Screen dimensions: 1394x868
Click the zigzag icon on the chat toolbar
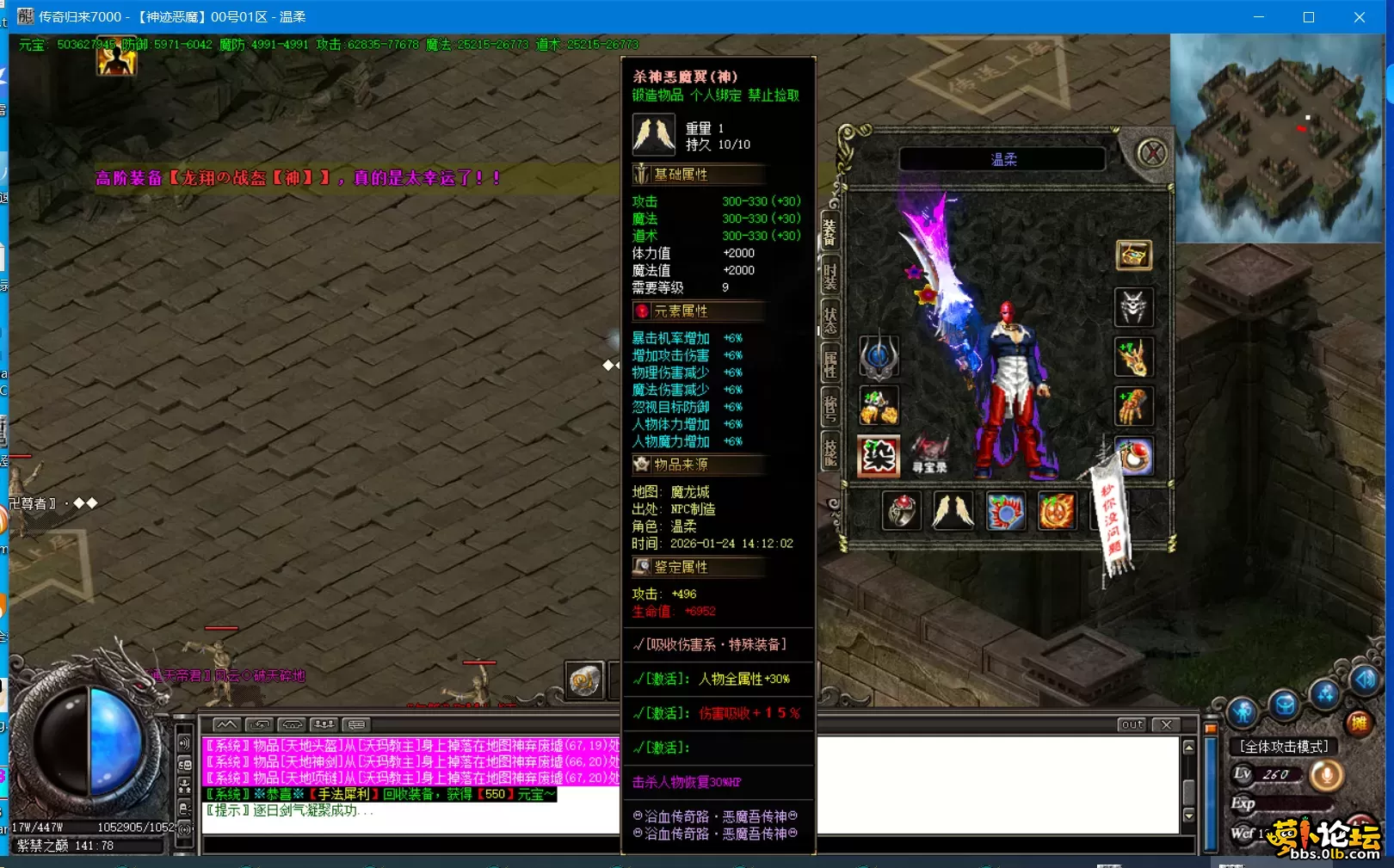point(226,724)
